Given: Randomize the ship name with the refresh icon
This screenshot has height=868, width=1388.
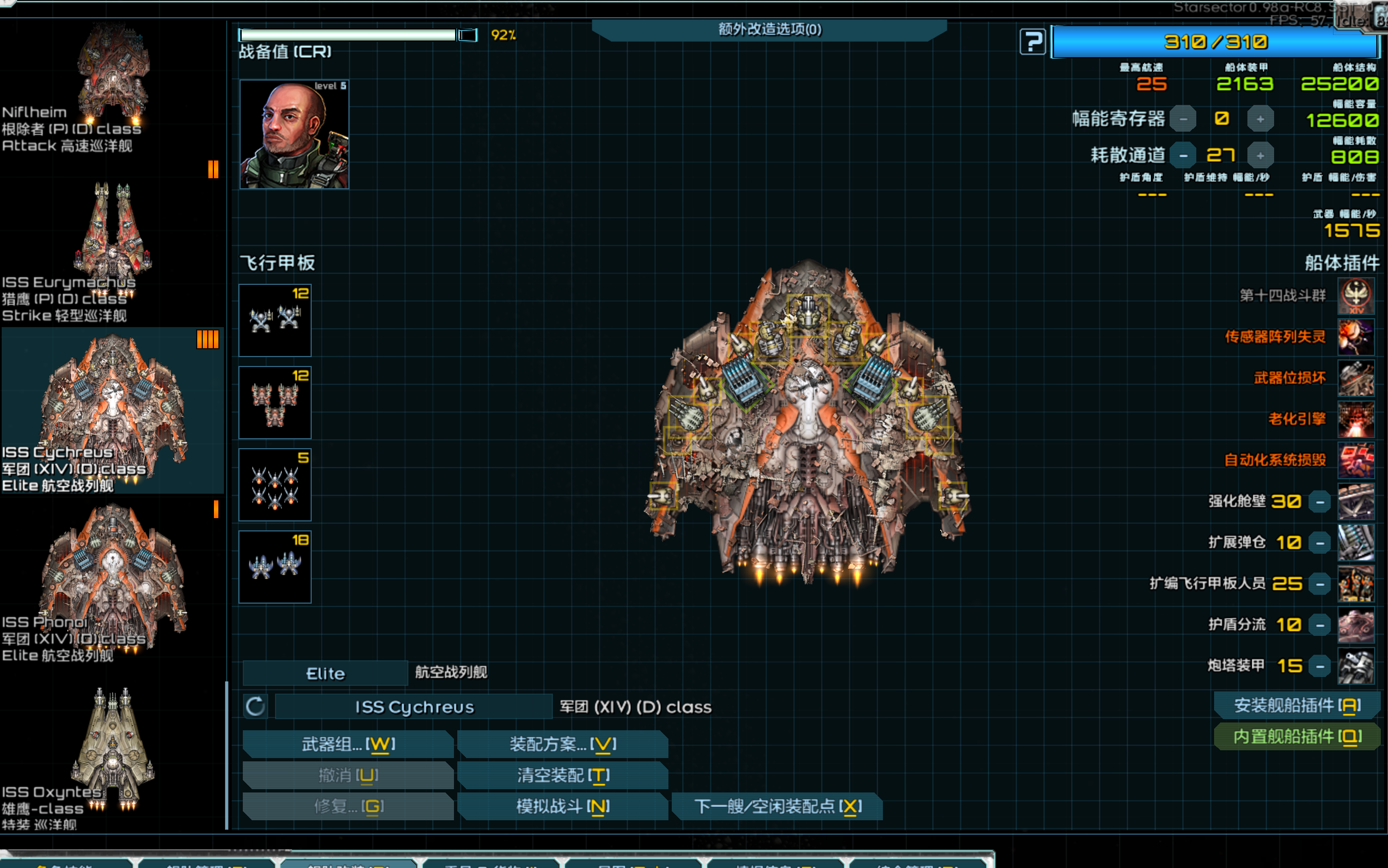Looking at the screenshot, I should pos(256,707).
